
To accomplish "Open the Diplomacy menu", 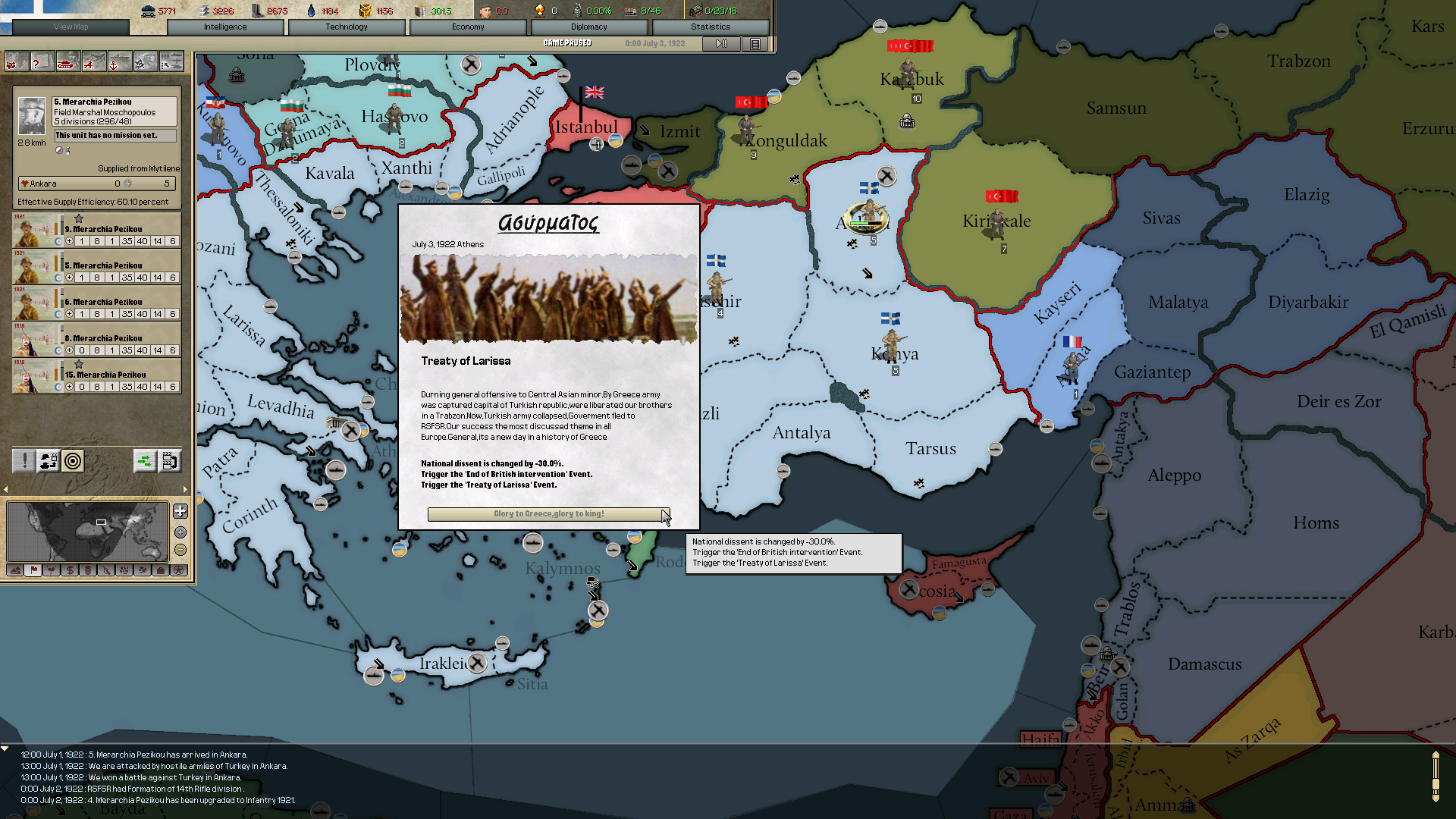I will pos(589,26).
